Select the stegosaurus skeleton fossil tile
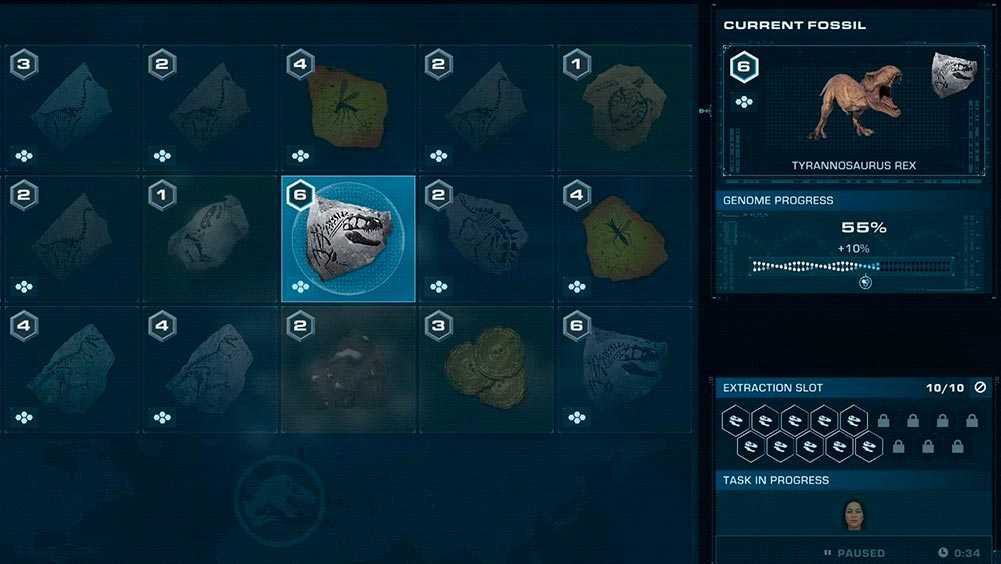Screen dimensions: 1001x564 coord(486,239)
